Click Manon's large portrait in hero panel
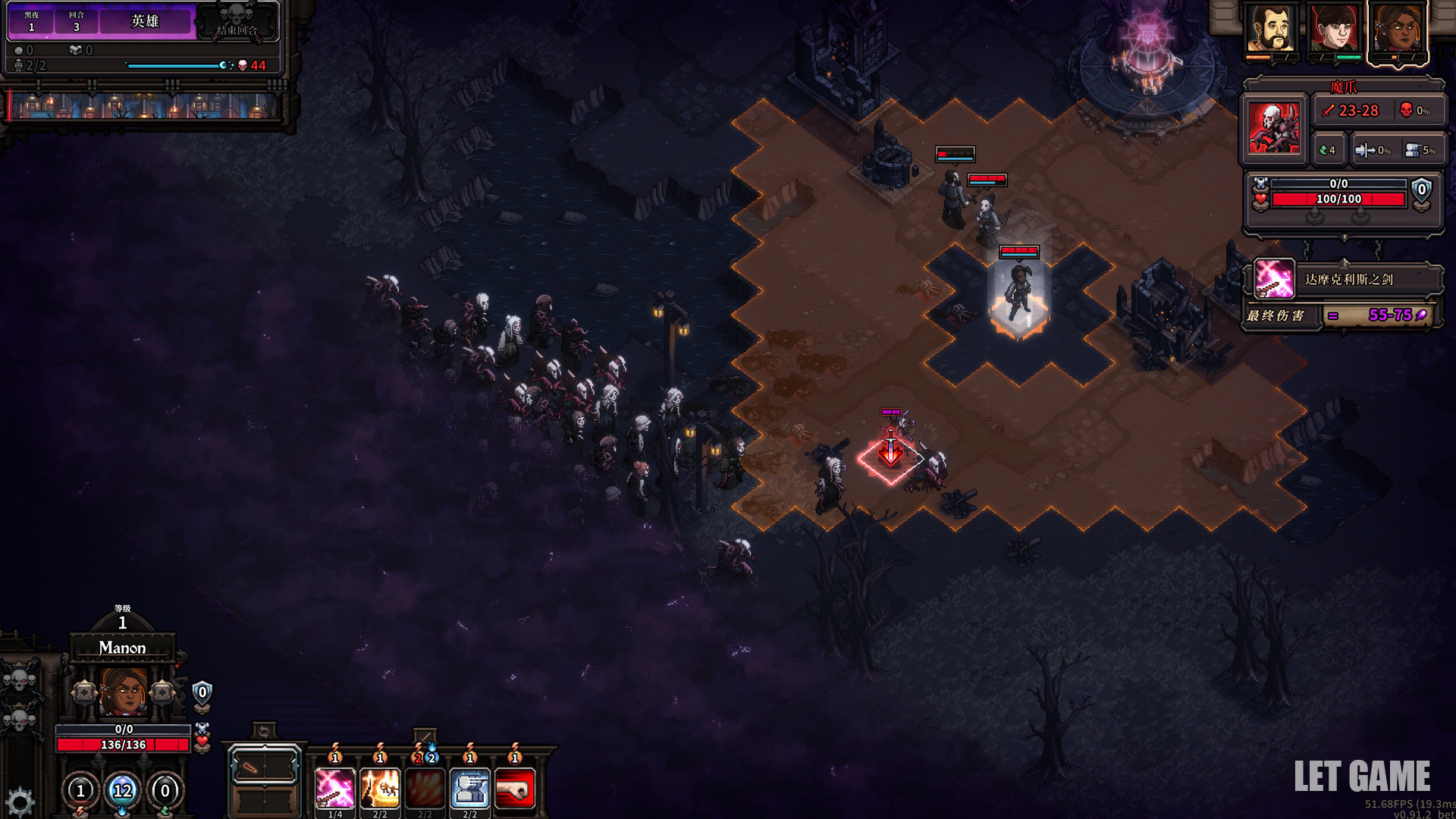This screenshot has width=1456, height=819. (x=123, y=691)
